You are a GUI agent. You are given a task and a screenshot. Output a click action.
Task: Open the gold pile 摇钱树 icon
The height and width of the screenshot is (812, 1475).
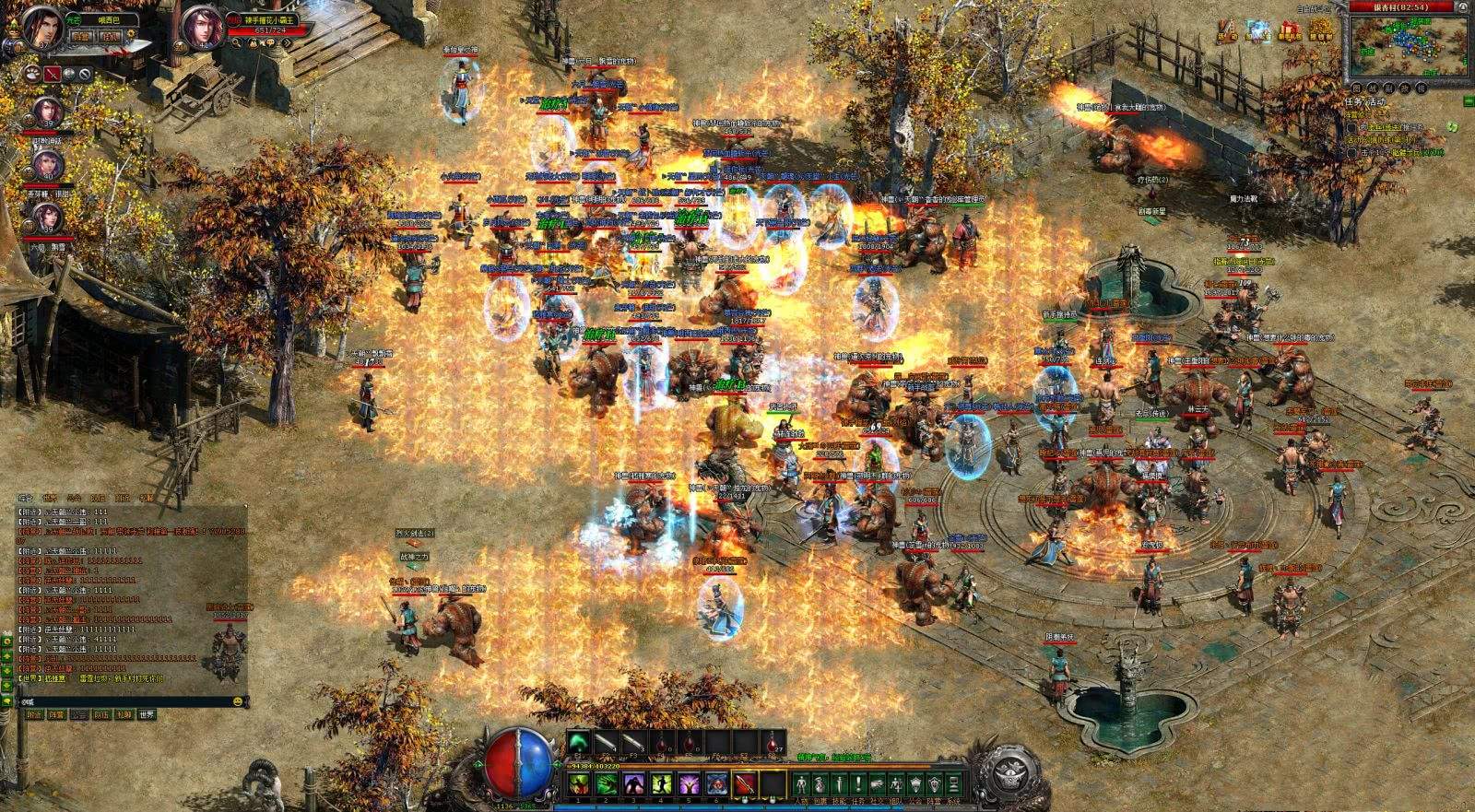click(x=1322, y=29)
